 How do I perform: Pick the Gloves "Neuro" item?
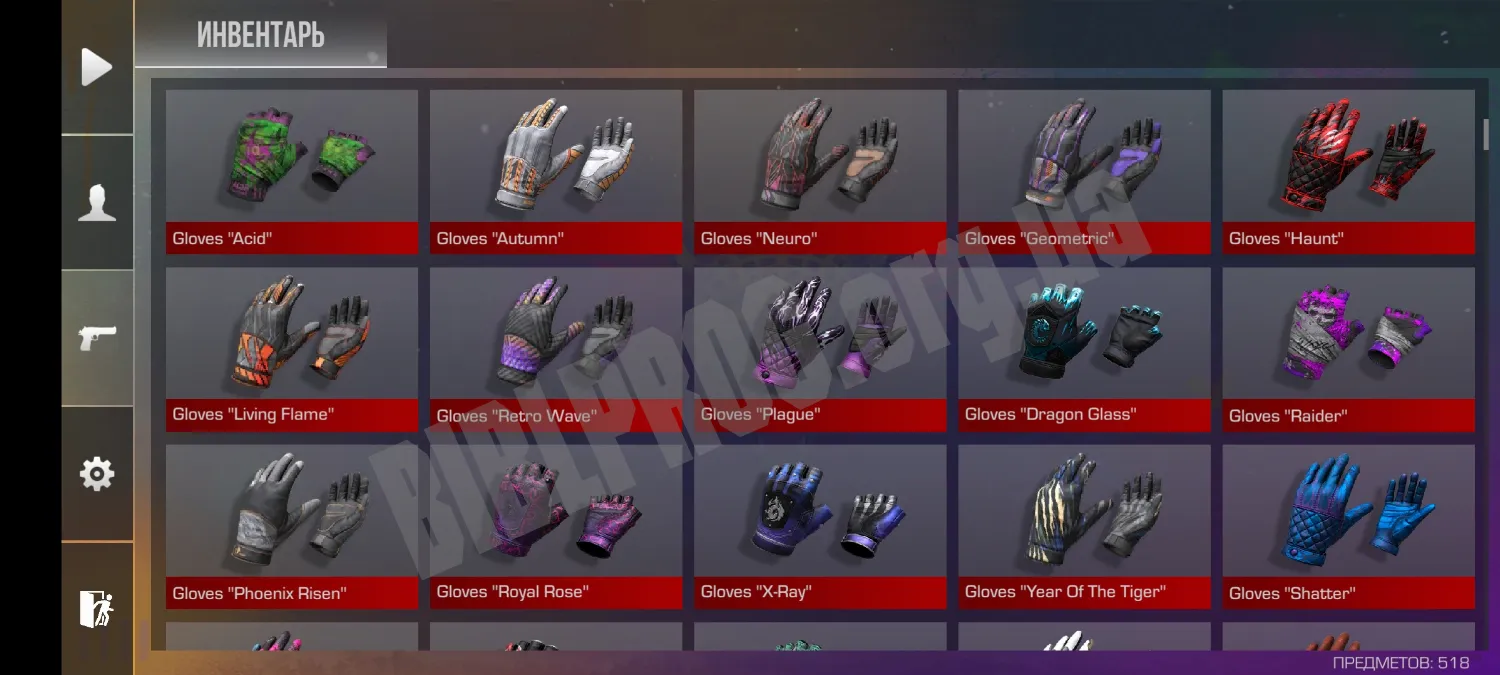click(820, 171)
